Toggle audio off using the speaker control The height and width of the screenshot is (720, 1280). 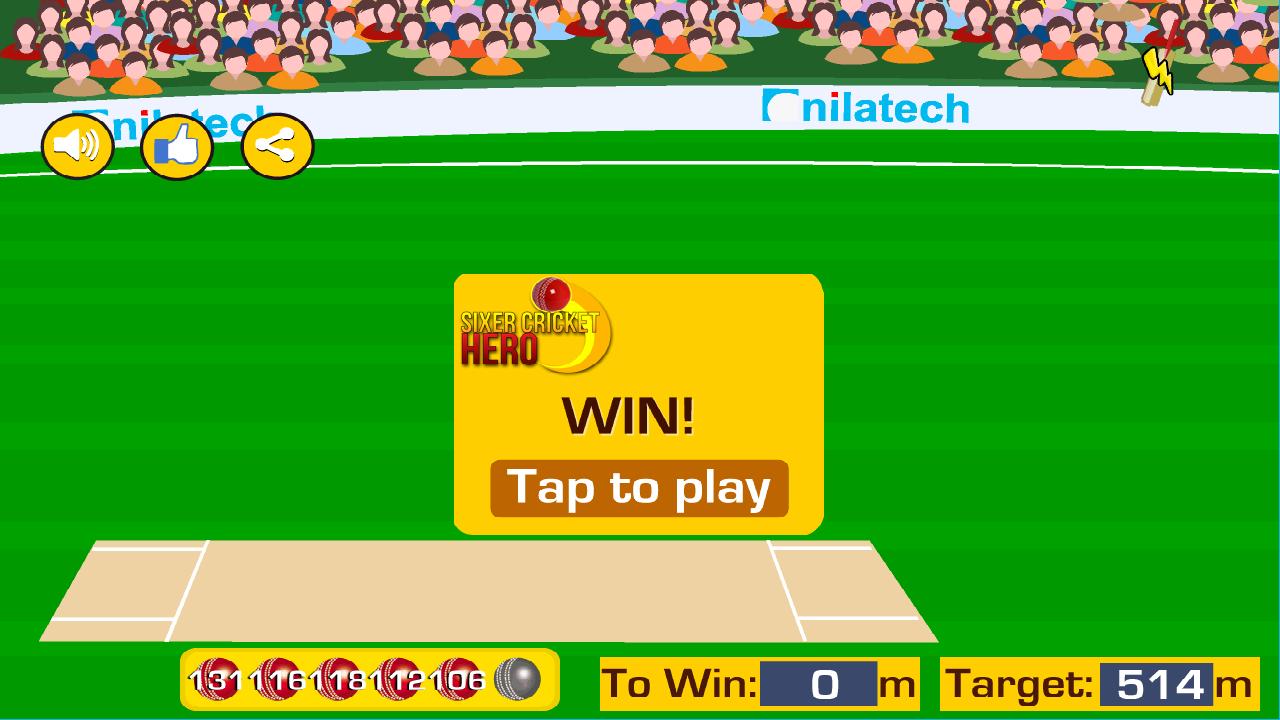77,145
